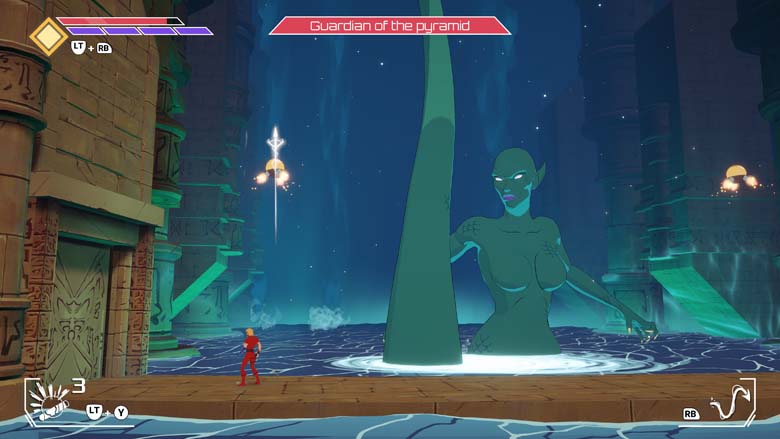Activate the burst attack ability icon

pyautogui.click(x=46, y=402)
